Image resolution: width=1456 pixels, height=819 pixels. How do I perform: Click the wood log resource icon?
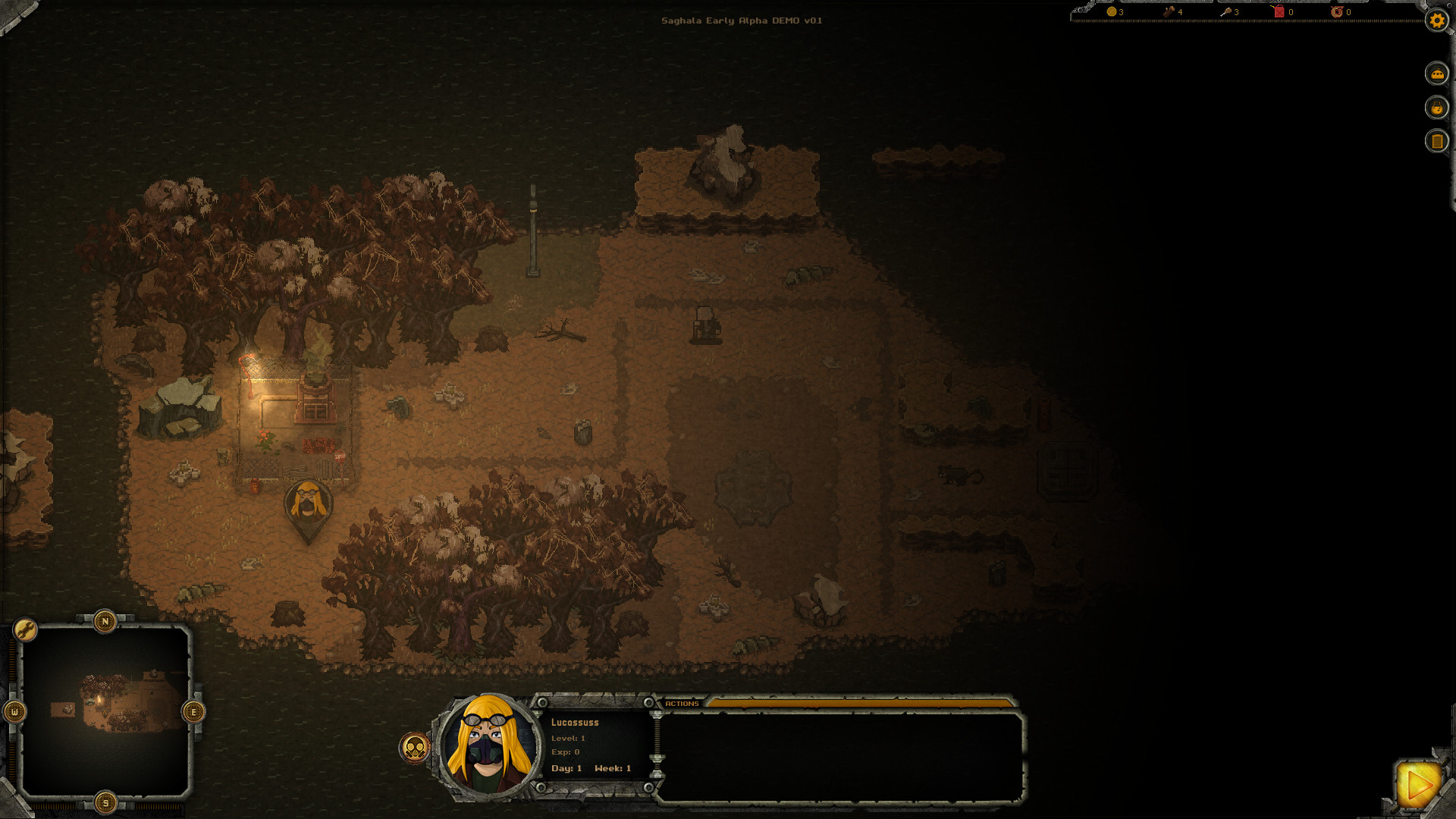click(x=1168, y=11)
